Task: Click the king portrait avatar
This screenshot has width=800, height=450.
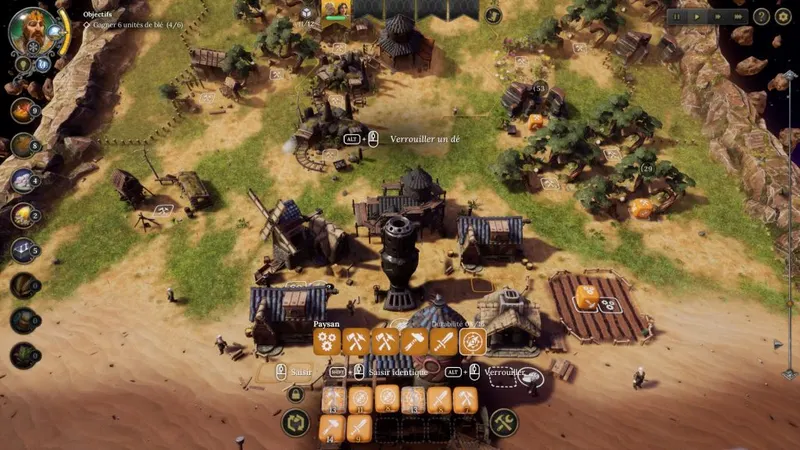Action: tap(30, 29)
